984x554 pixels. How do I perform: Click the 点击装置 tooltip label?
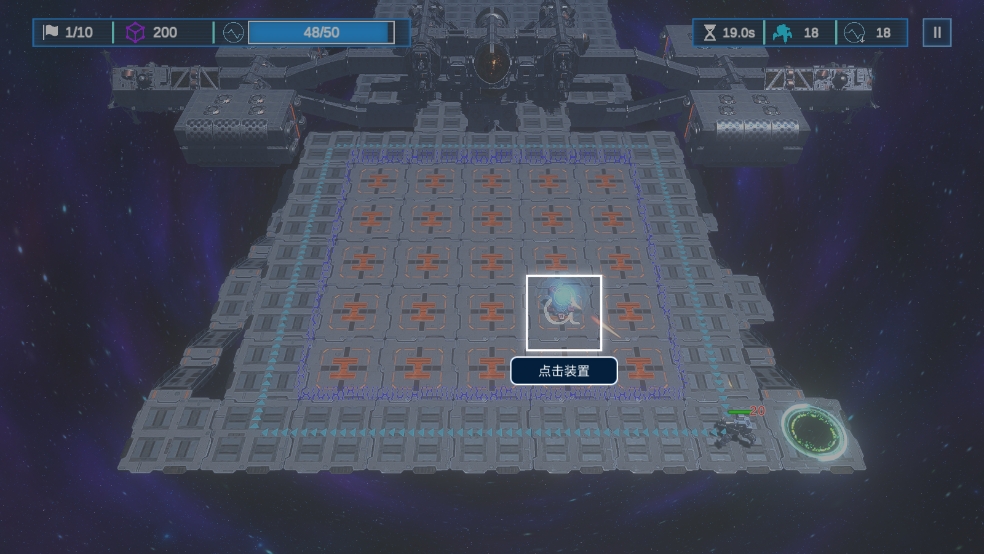click(x=564, y=371)
